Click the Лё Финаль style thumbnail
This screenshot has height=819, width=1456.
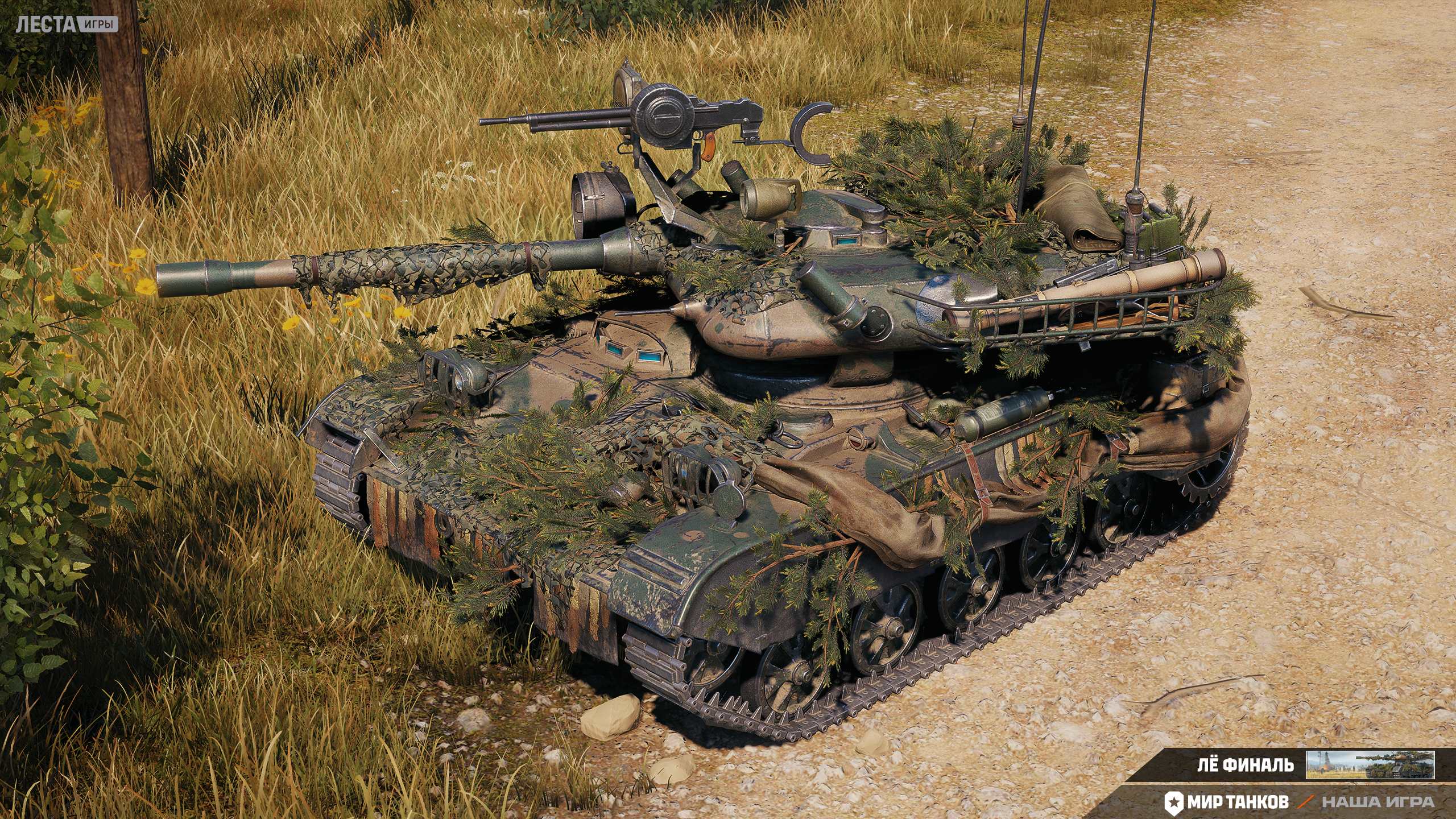[1370, 765]
